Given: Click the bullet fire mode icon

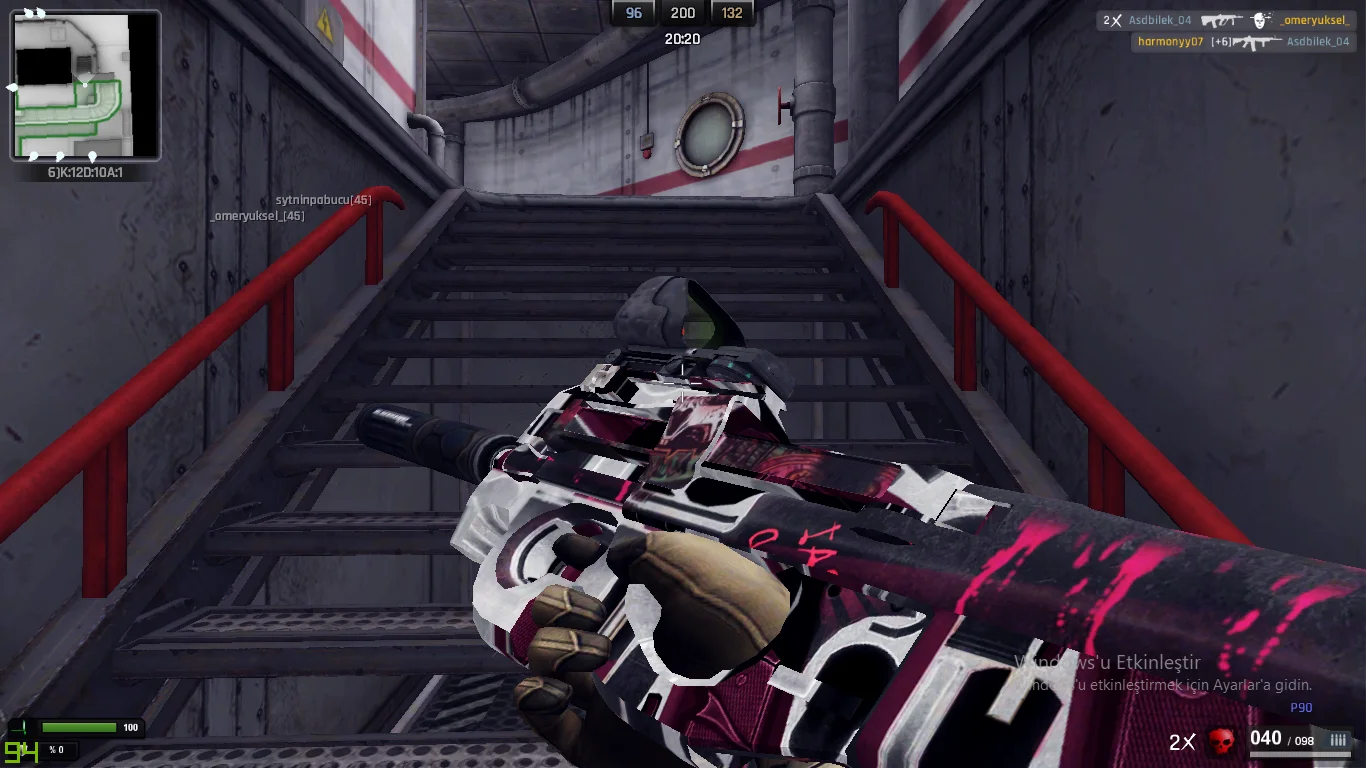Looking at the screenshot, I should click(x=1338, y=740).
